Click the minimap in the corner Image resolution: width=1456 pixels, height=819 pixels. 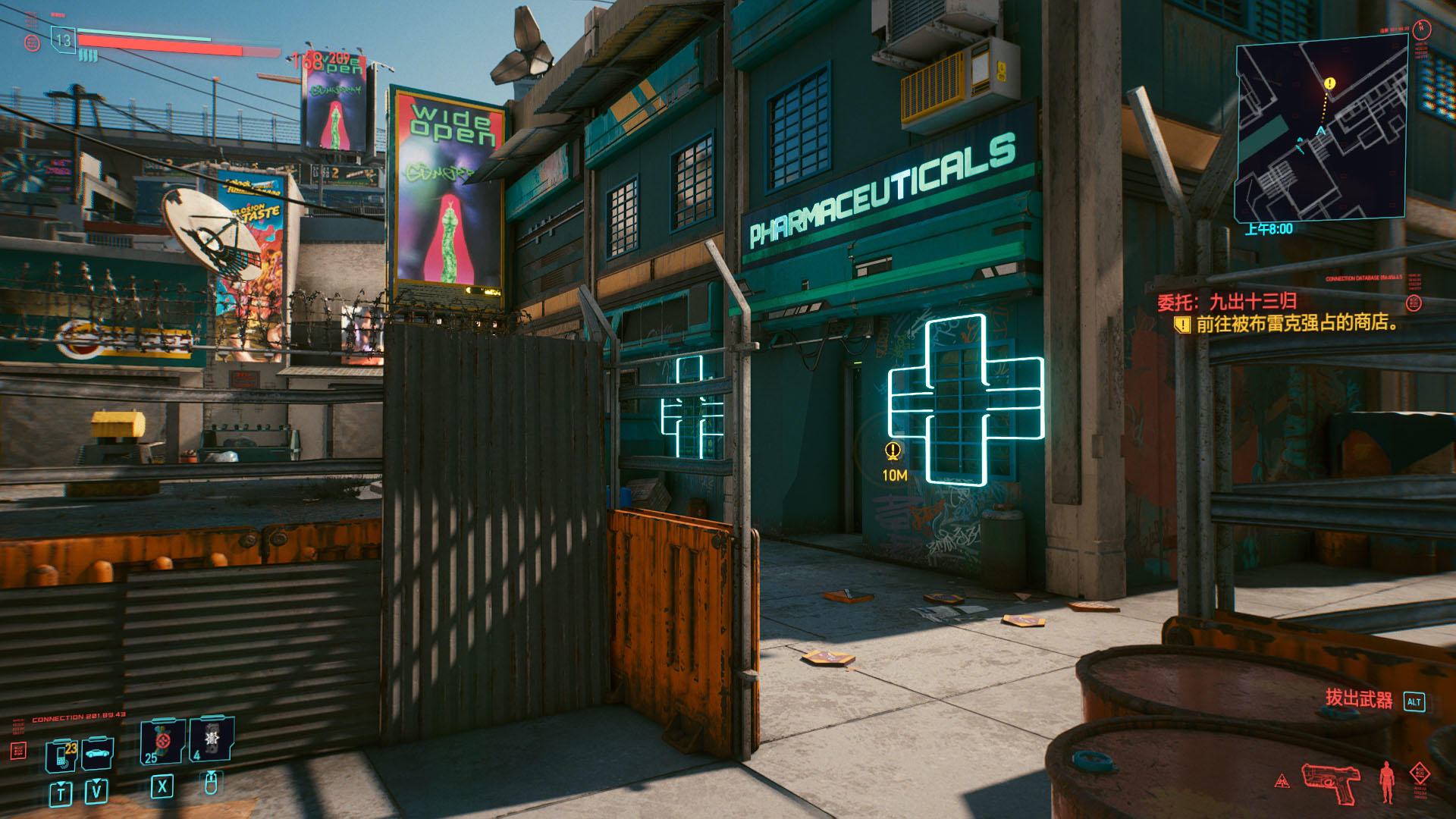(1320, 131)
